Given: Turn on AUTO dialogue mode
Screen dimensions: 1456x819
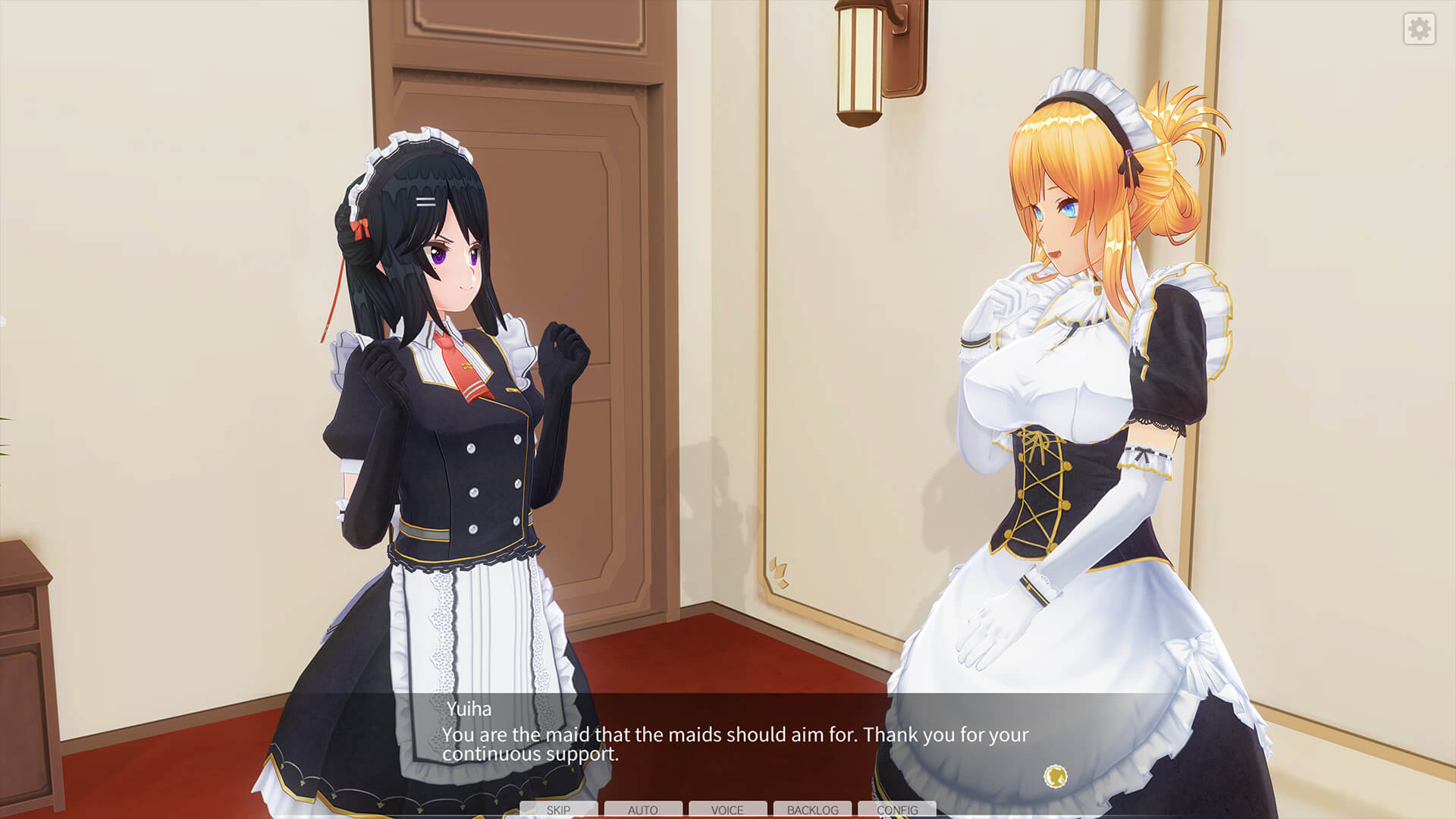Looking at the screenshot, I should click(643, 809).
